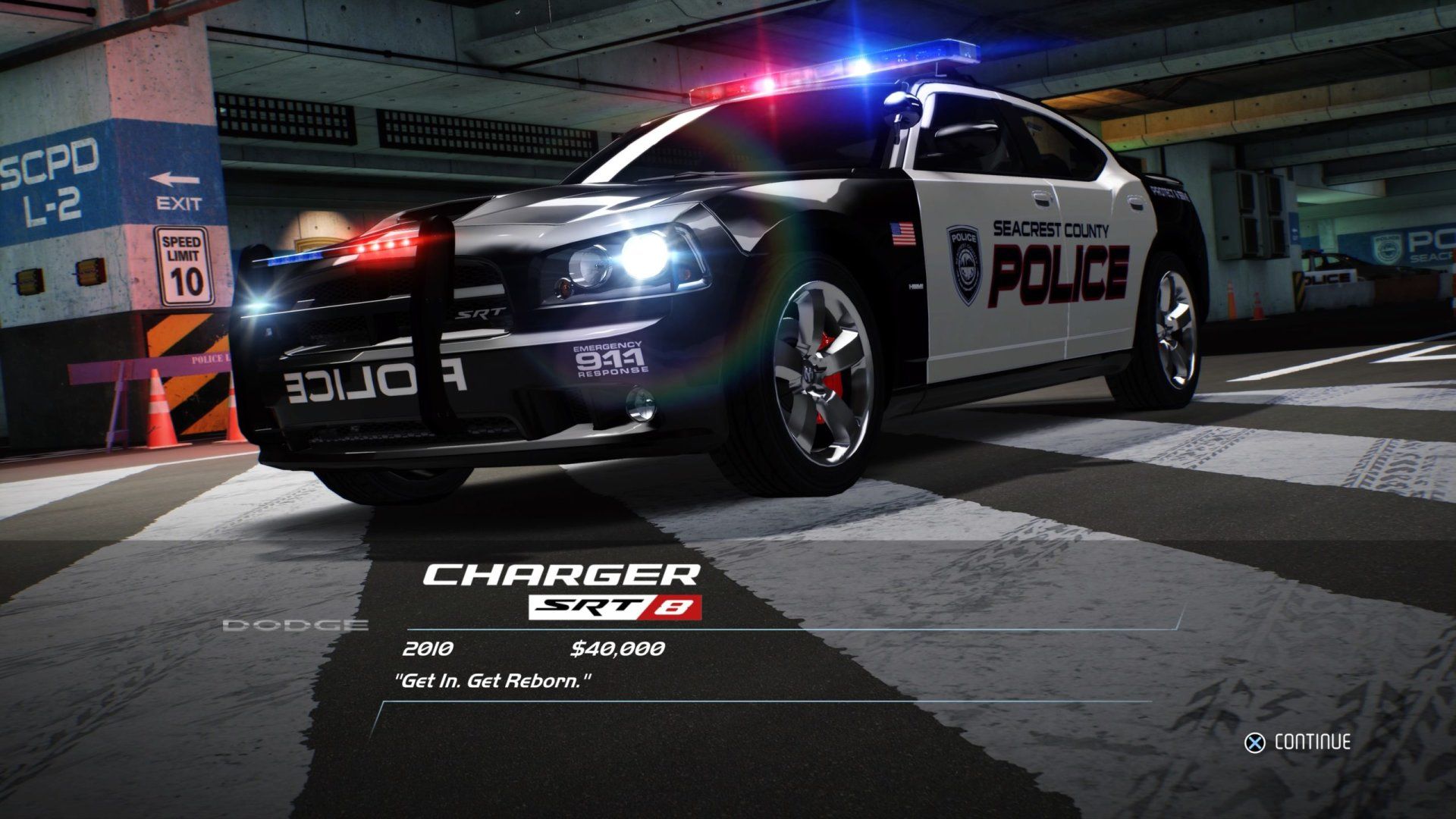Click the $40,000 price label
Screen dimensions: 1456x819
click(617, 648)
